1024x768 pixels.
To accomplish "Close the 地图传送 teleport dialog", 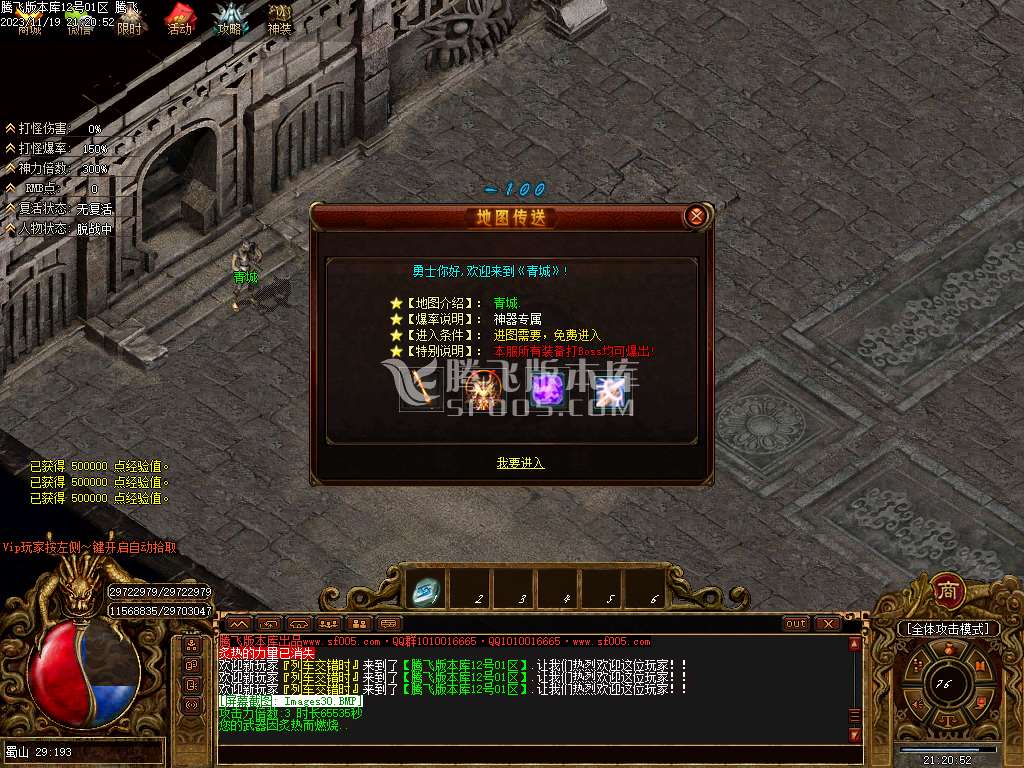I will (697, 216).
